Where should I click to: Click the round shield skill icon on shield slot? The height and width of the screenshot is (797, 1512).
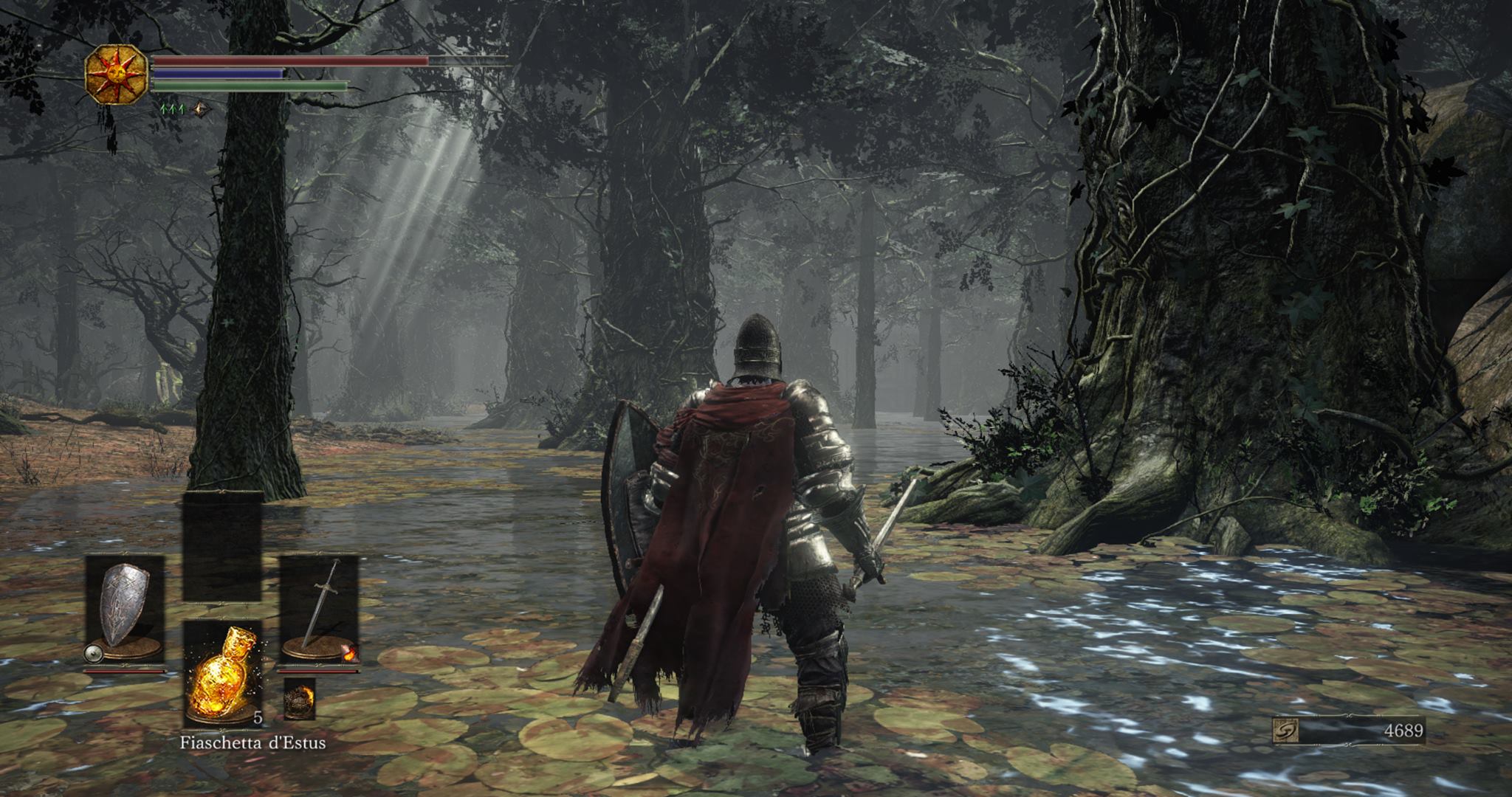point(93,652)
